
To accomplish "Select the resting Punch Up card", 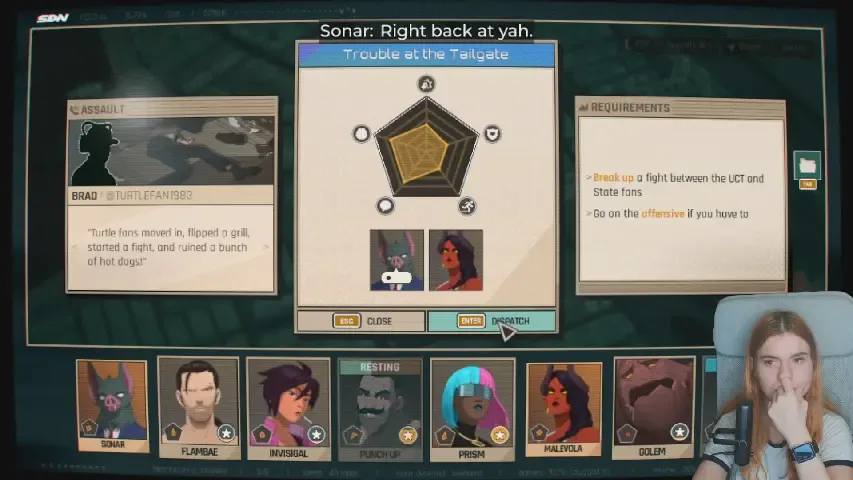I will pyautogui.click(x=379, y=407).
